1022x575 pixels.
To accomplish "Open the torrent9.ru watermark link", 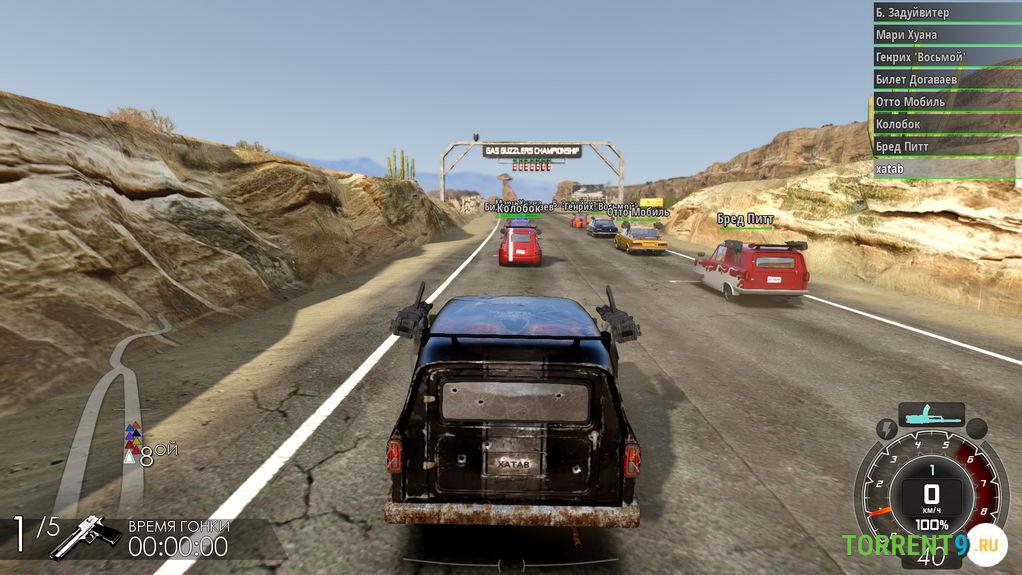I will coord(922,545).
